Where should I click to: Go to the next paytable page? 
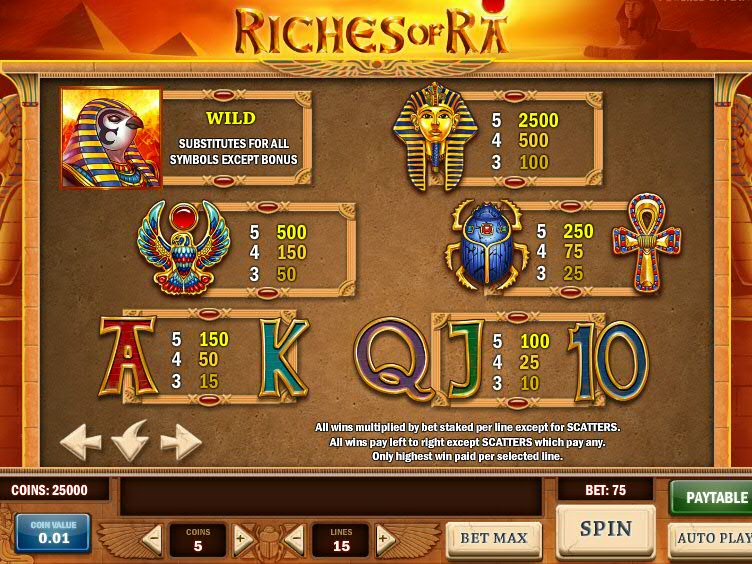pyautogui.click(x=180, y=440)
